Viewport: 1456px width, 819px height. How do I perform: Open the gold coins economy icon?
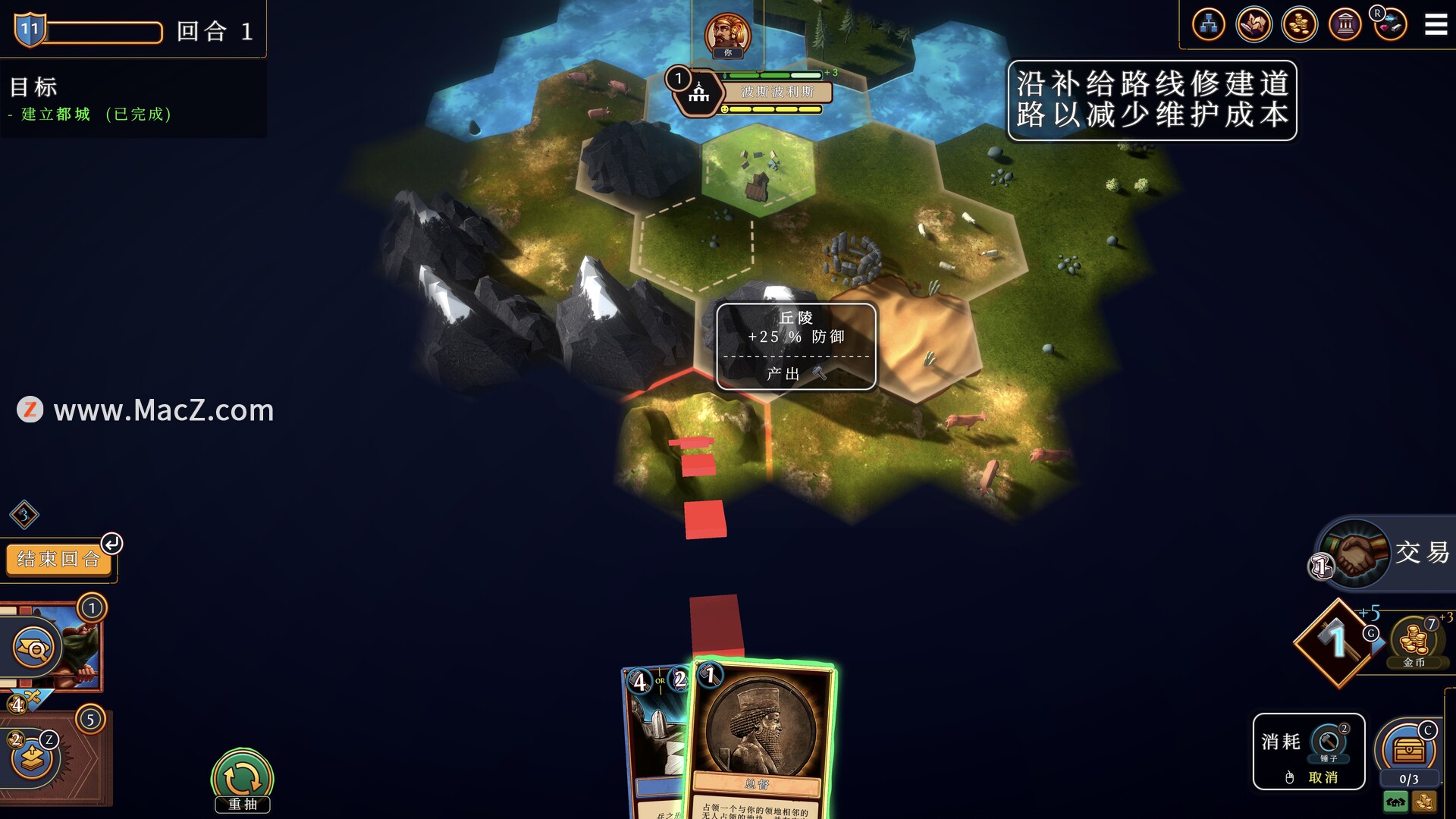click(x=1299, y=25)
